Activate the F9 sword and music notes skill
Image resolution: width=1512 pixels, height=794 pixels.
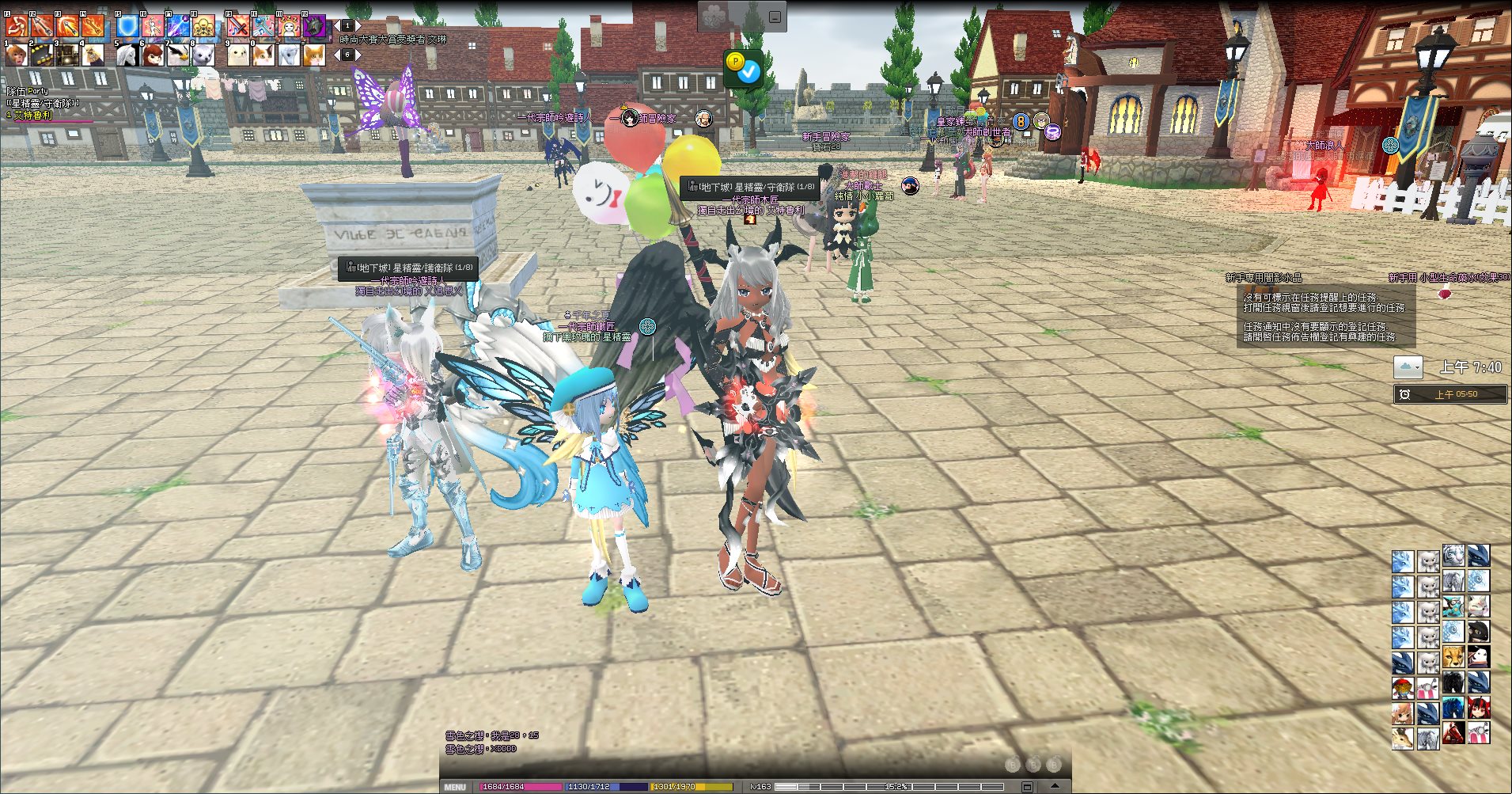point(238,27)
